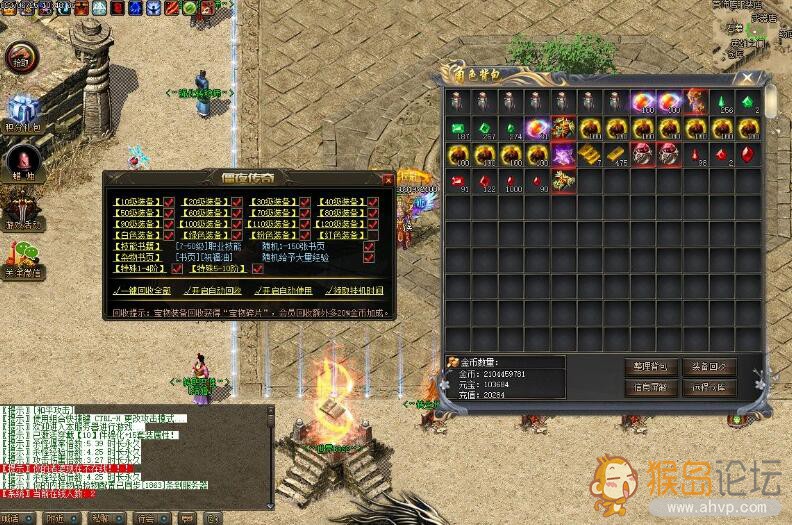The width and height of the screenshot is (792, 525).
Task: Toggle the 10级装备 recycle checkbox
Action: point(169,200)
